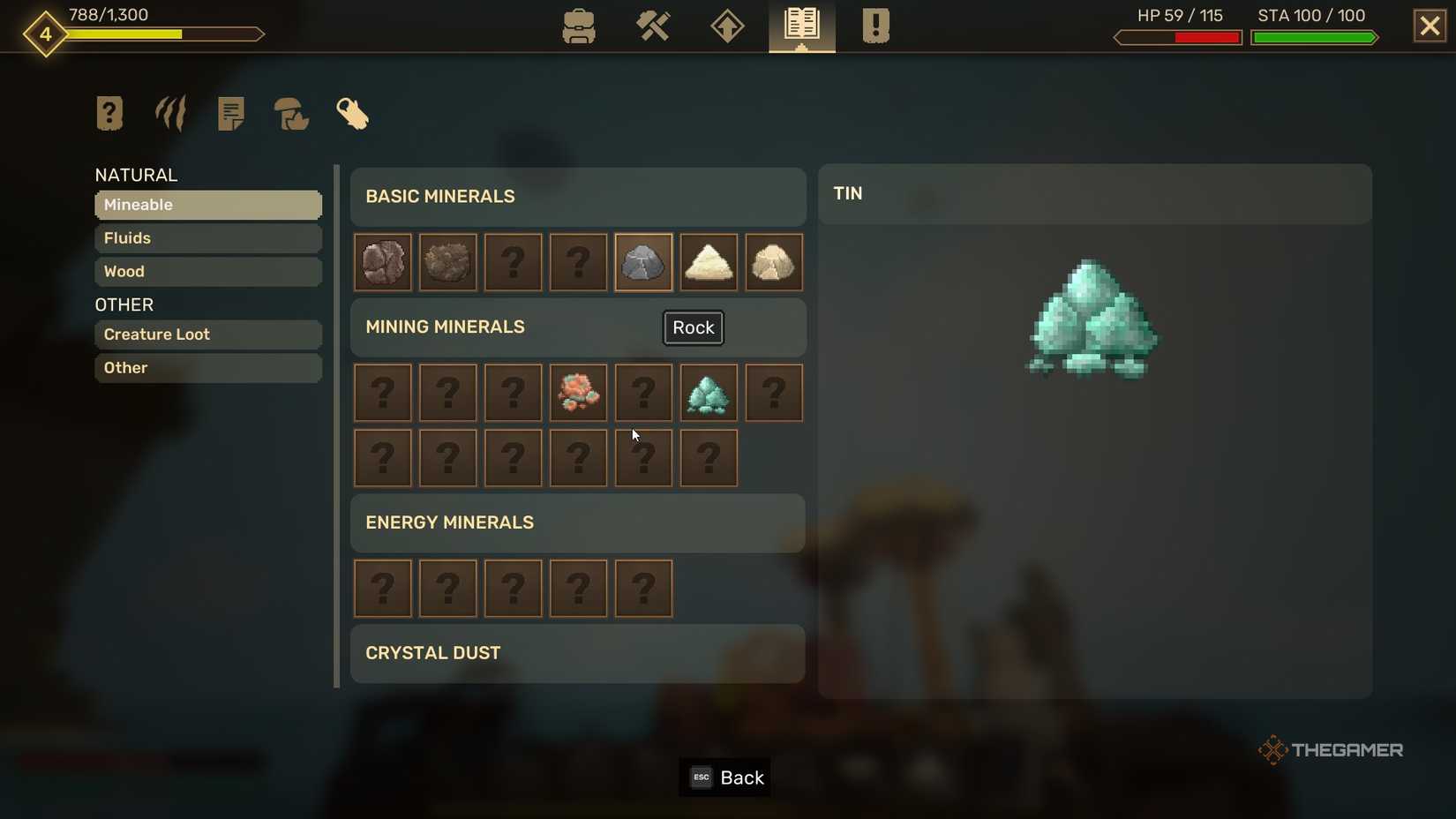1456x819 pixels.
Task: Select the crafting hammers icon
Action: point(653,26)
